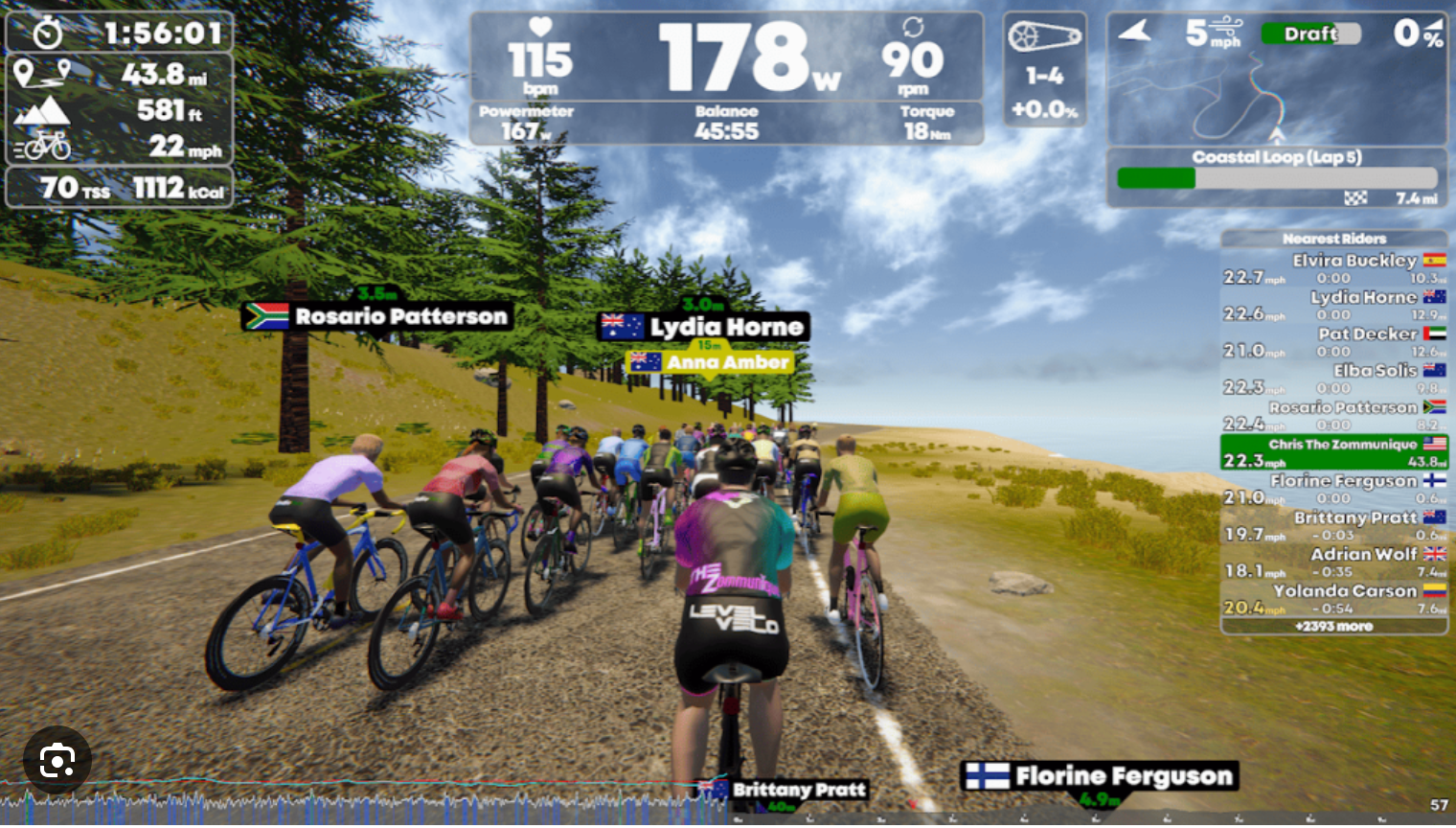Click Florine Ferguson's floating name tag

(1100, 776)
